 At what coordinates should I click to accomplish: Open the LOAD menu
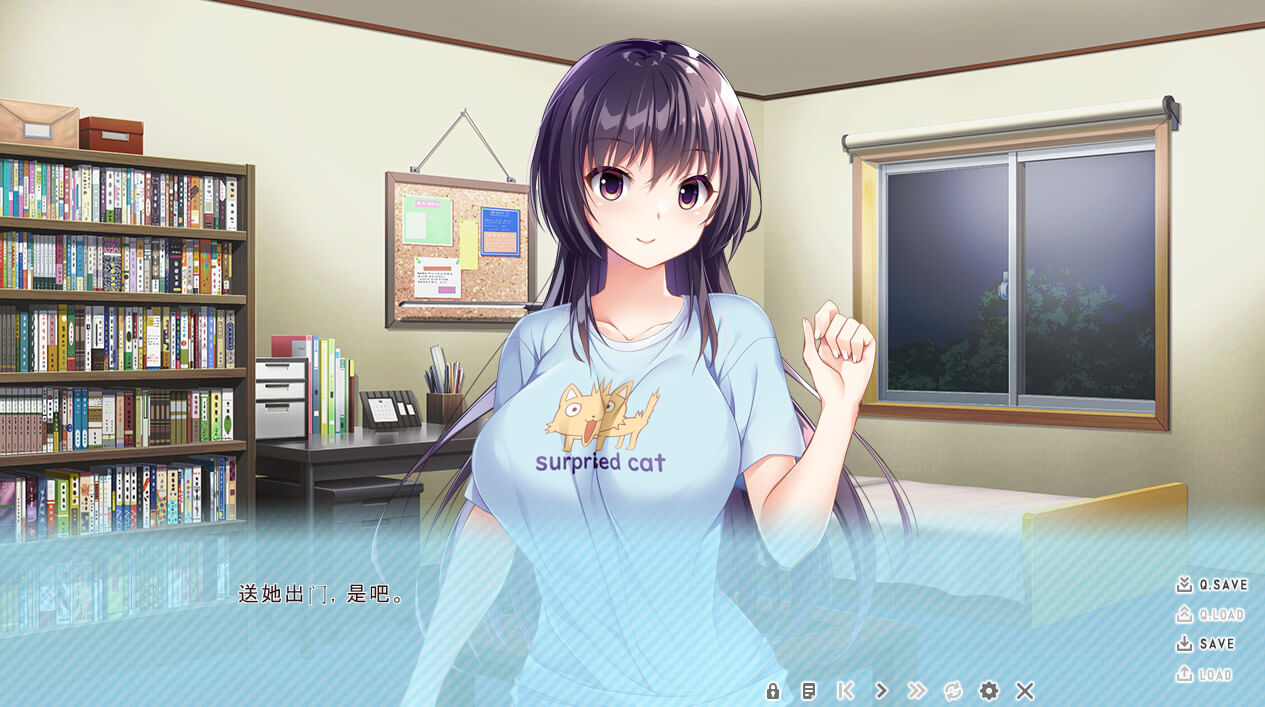(x=1204, y=674)
